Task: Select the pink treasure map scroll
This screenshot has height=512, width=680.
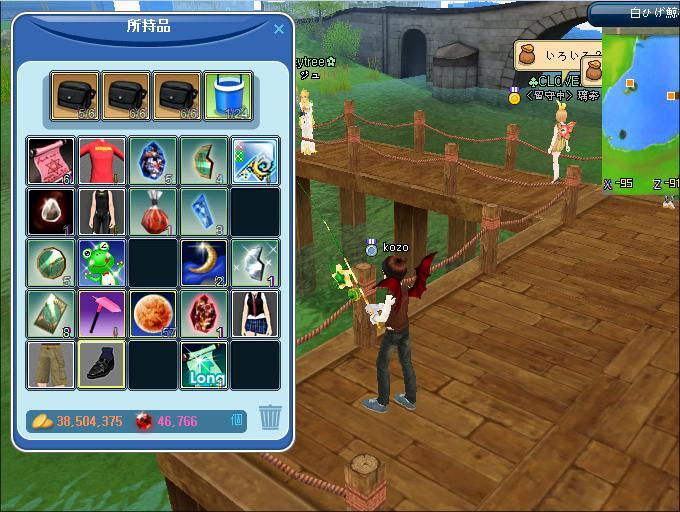Action: (x=52, y=161)
